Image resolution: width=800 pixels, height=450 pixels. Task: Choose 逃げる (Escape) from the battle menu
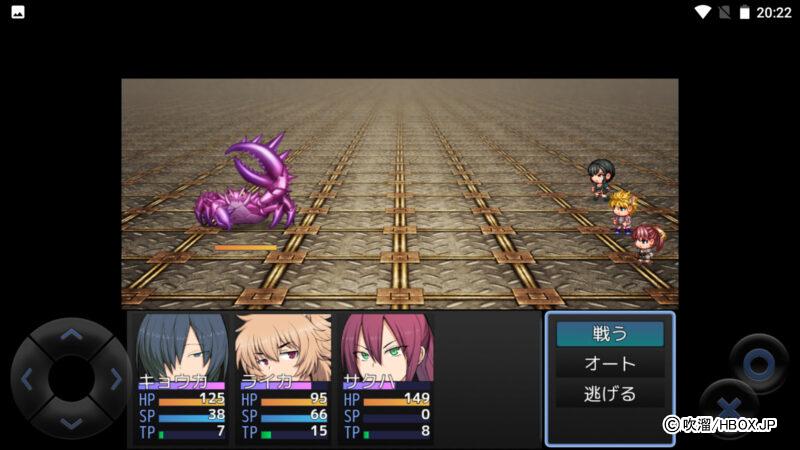[609, 393]
